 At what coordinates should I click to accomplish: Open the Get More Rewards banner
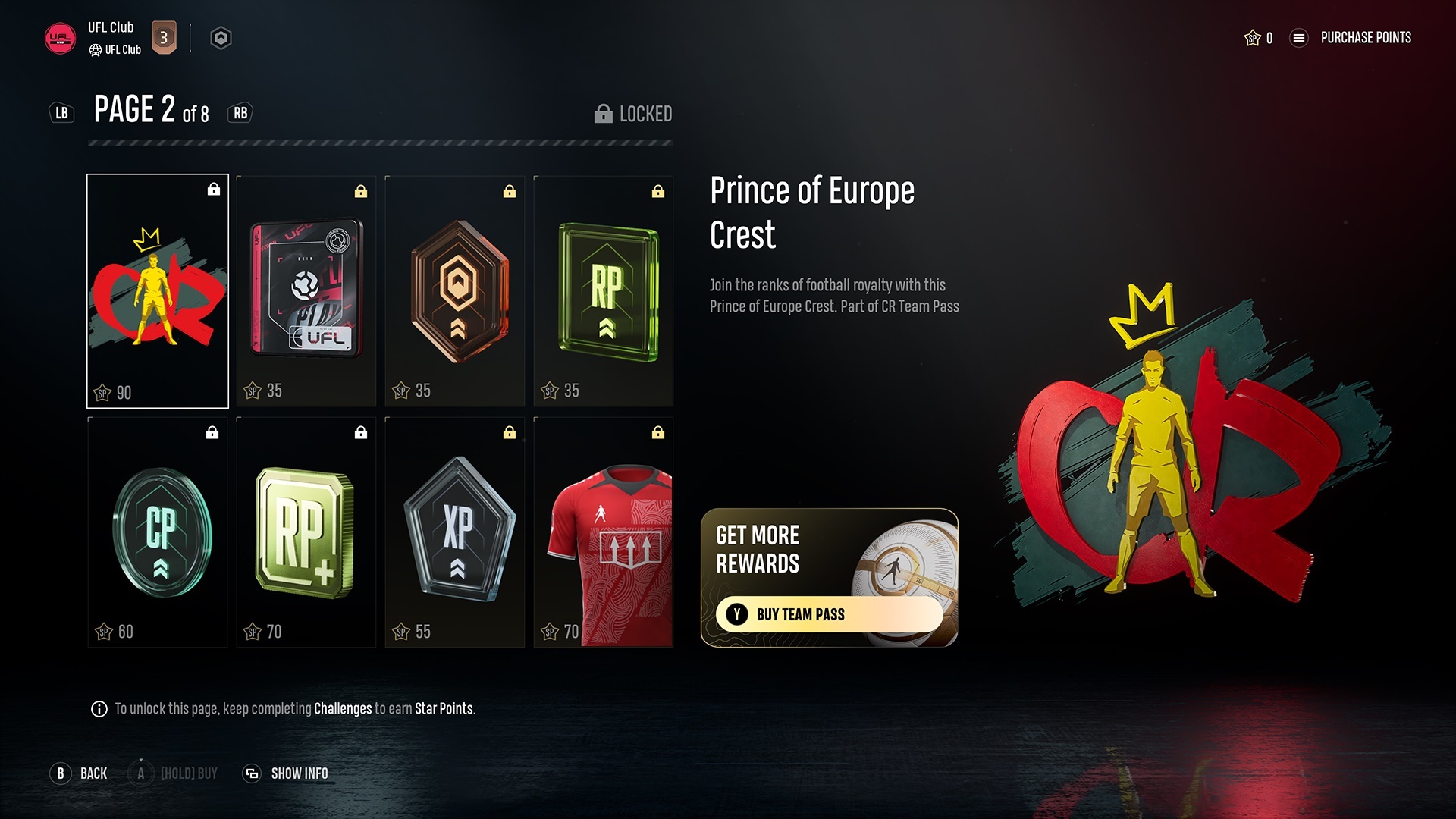(829, 550)
